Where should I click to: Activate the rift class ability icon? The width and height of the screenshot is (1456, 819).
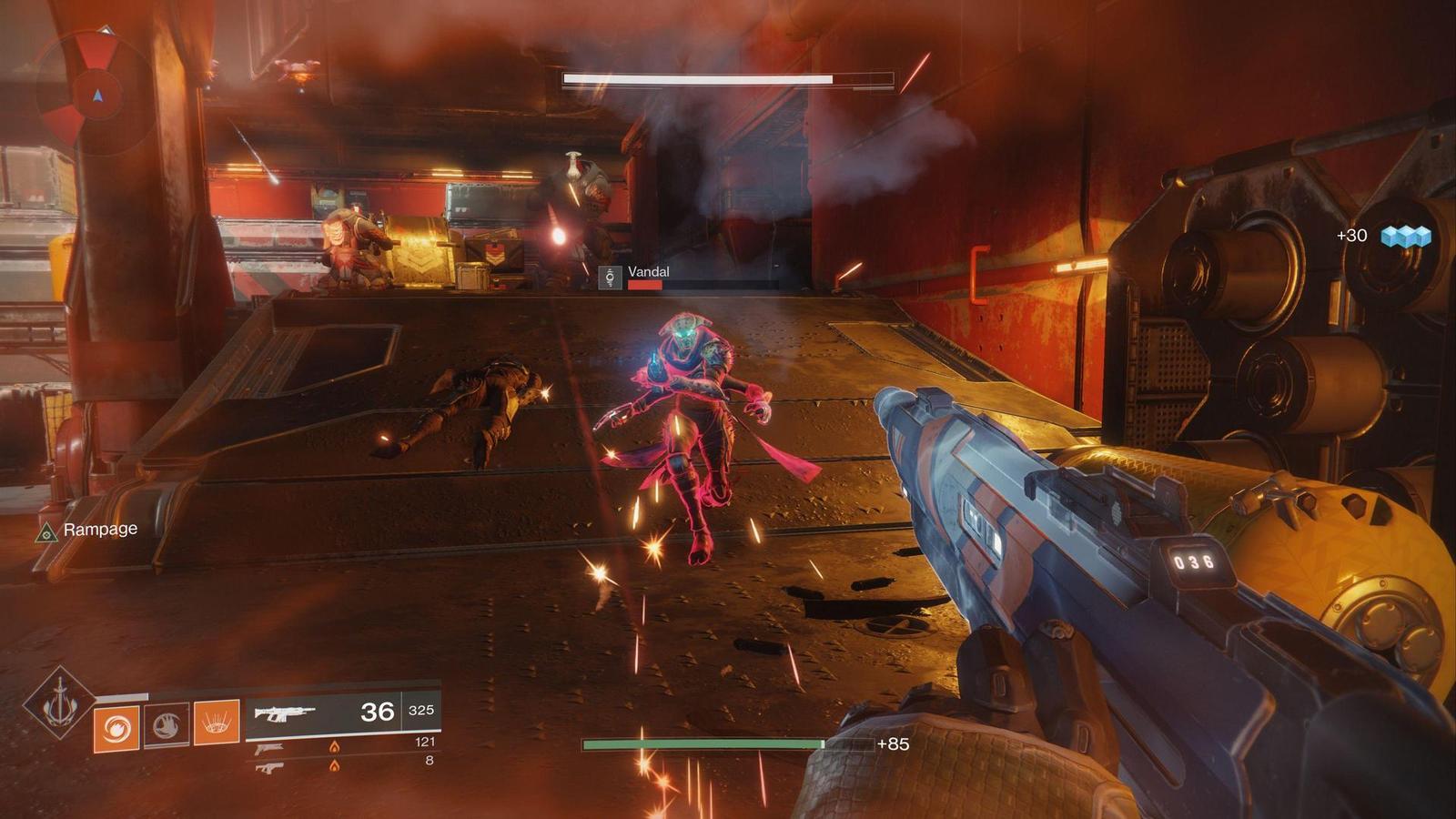[217, 724]
